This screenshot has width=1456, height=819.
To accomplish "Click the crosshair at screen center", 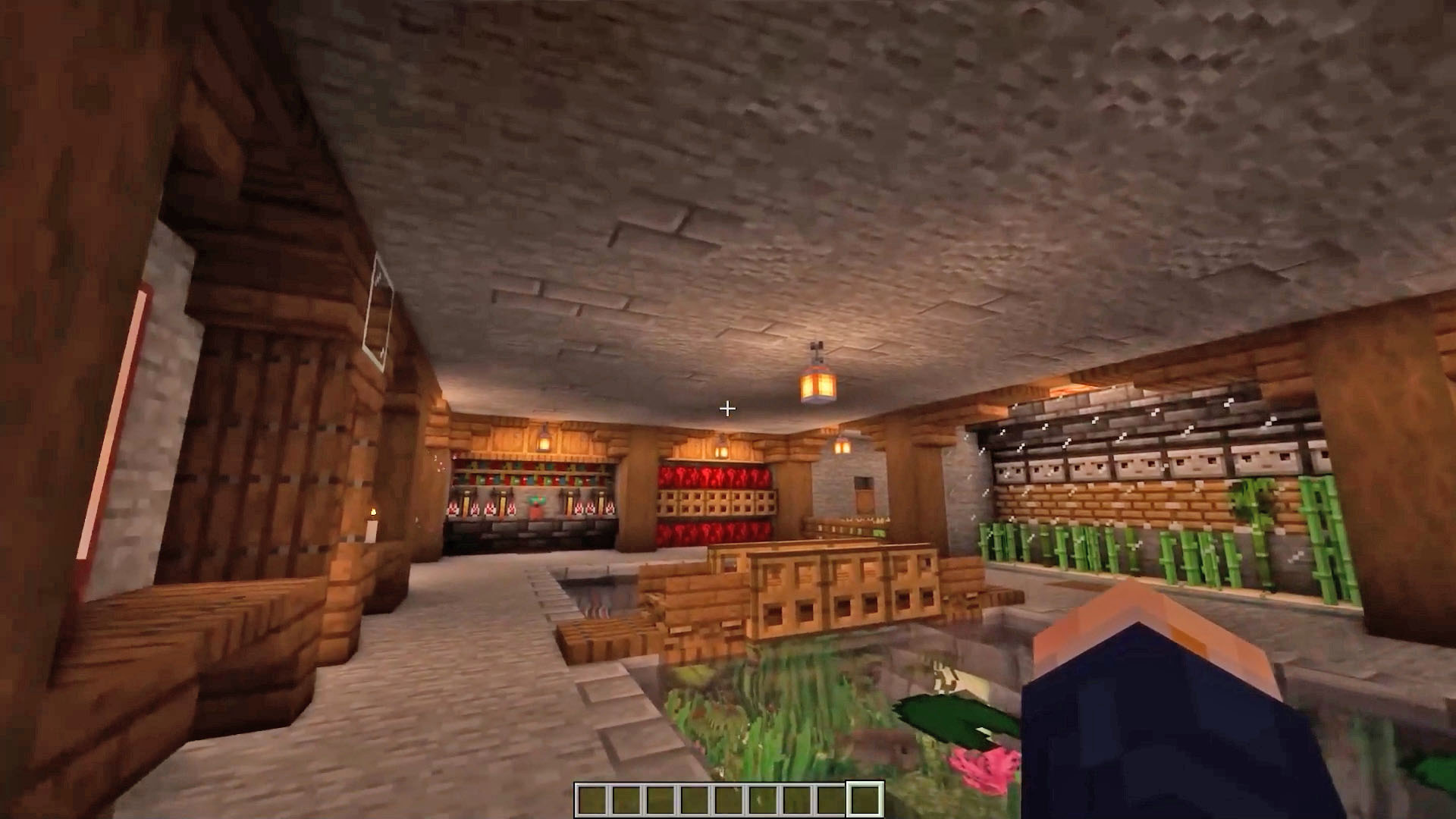I will [727, 409].
